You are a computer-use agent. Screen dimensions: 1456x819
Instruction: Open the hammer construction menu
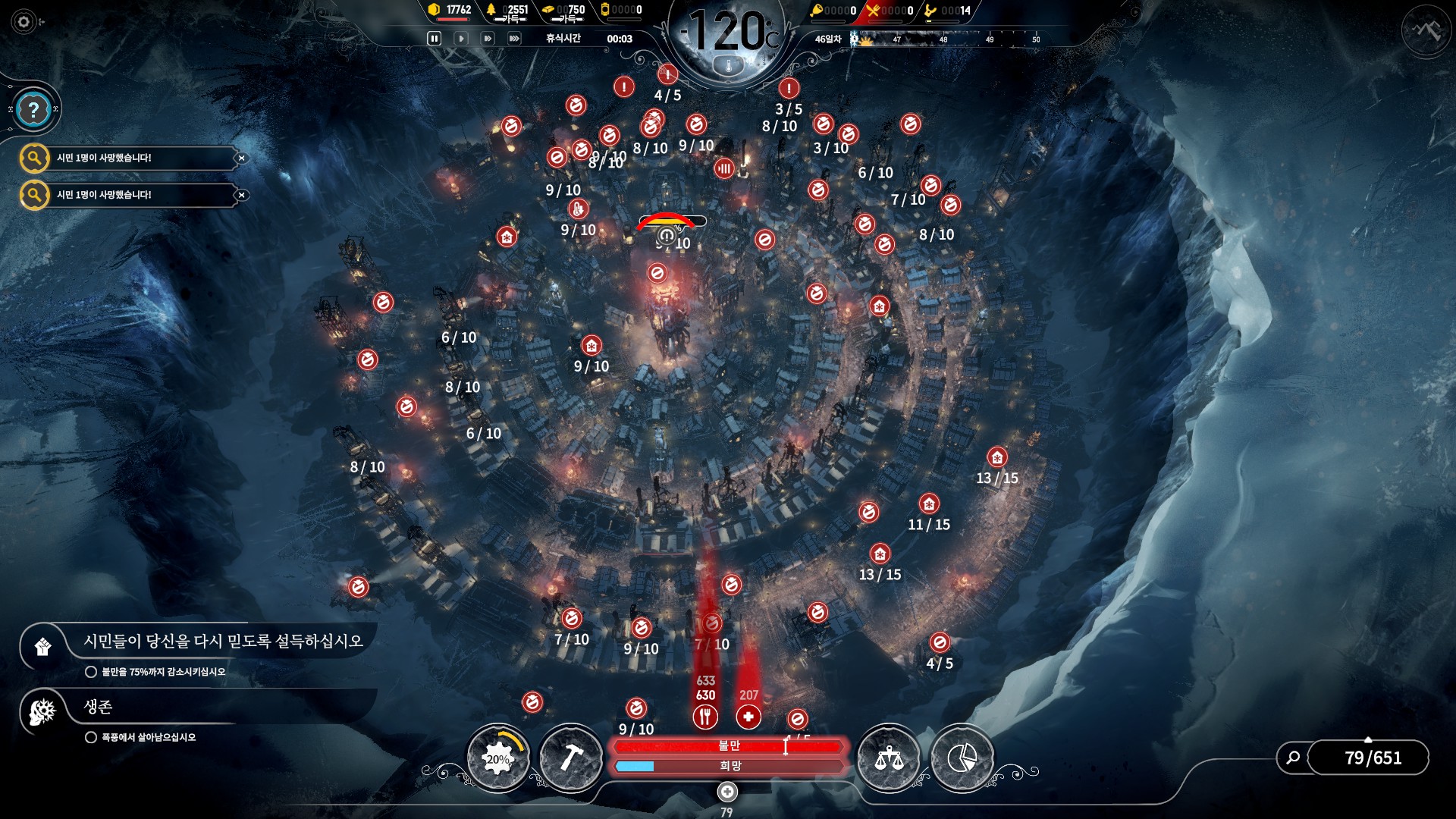(570, 758)
